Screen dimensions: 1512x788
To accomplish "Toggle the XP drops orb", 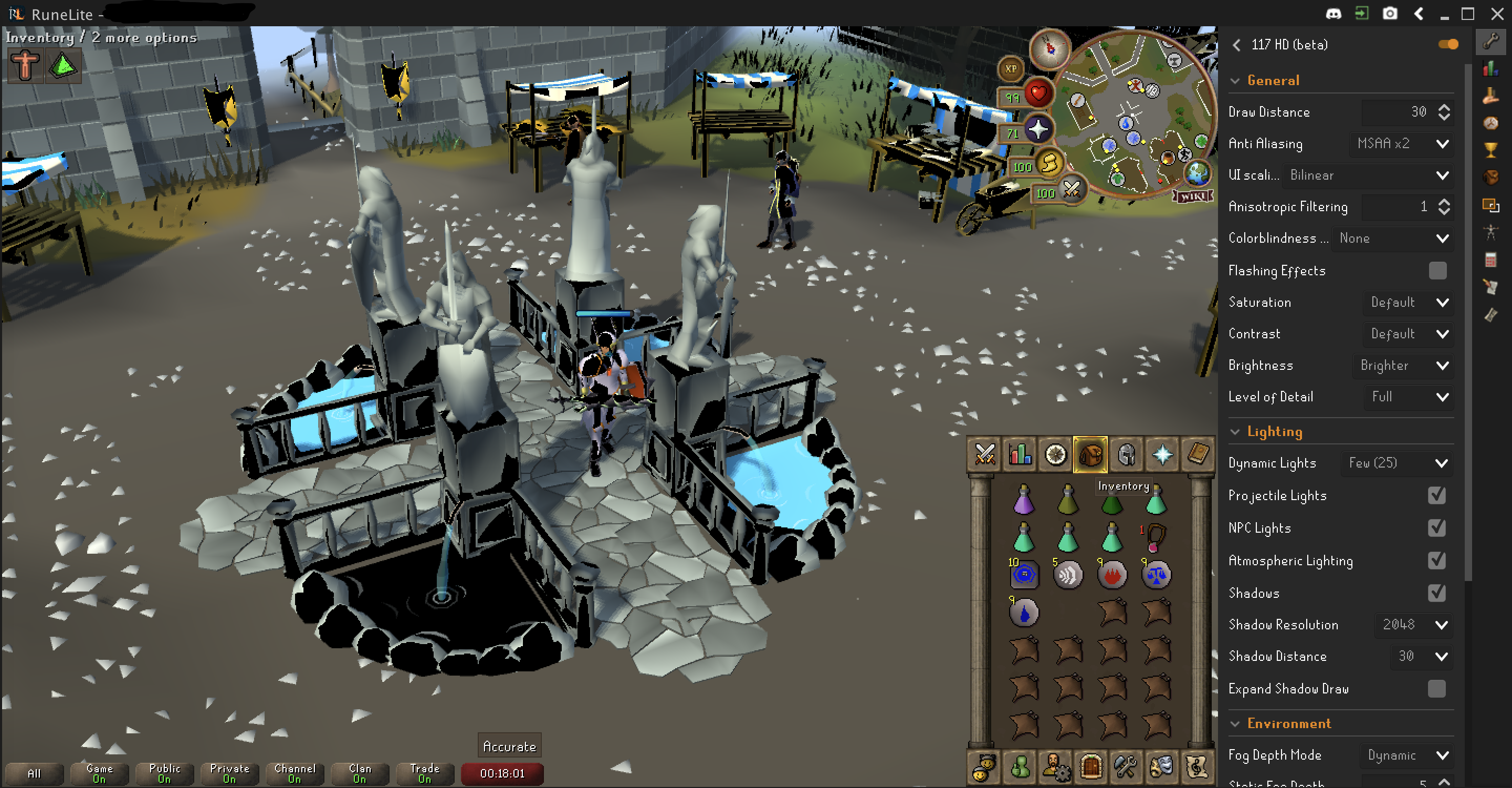I will 1010,69.
